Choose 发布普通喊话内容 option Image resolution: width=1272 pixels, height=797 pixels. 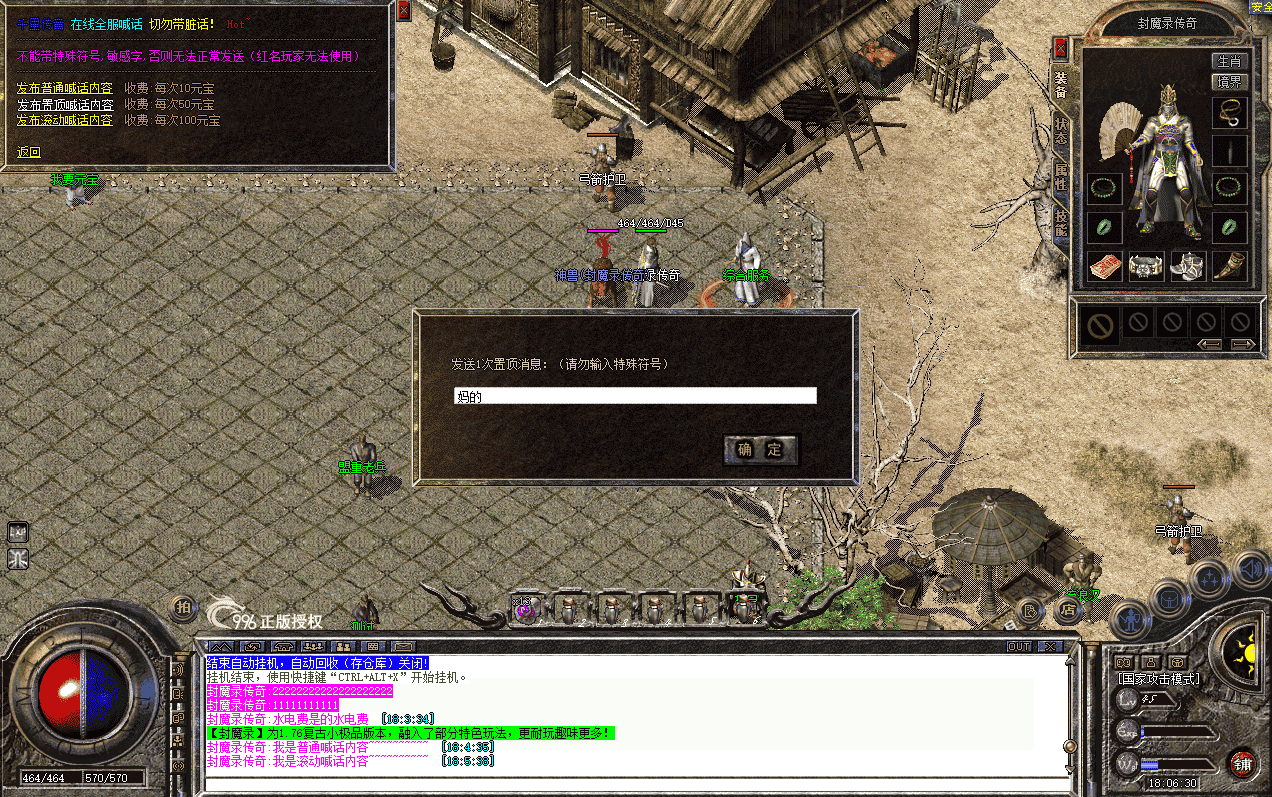pyautogui.click(x=65, y=89)
